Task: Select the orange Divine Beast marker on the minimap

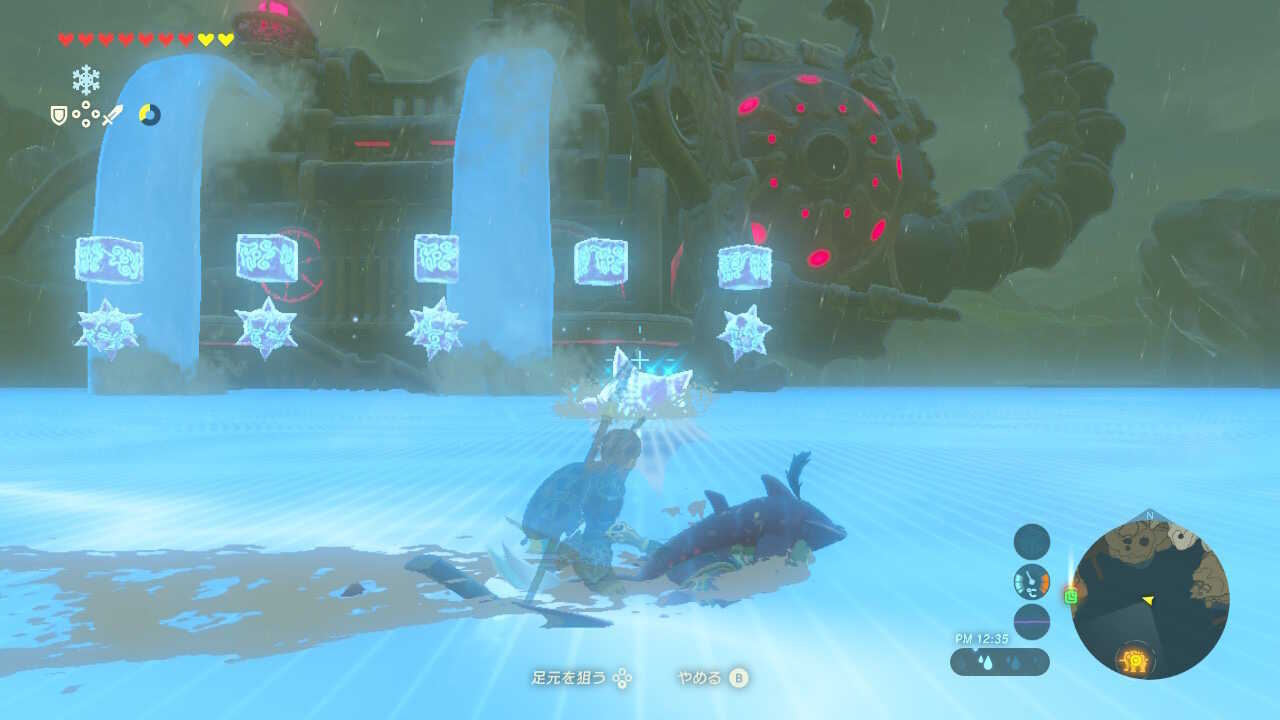Action: [1135, 659]
